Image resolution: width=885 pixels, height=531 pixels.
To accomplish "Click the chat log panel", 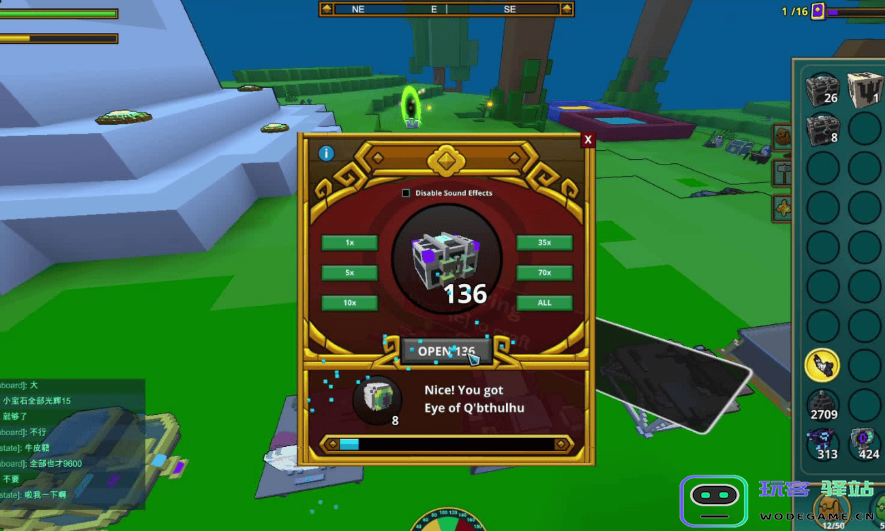I will click(72, 438).
